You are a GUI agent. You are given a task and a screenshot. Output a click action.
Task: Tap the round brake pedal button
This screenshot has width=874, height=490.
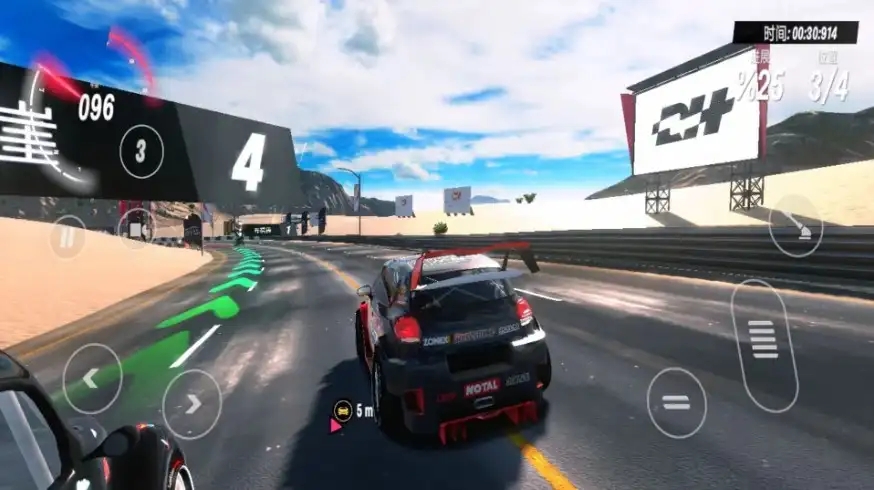[x=676, y=402]
